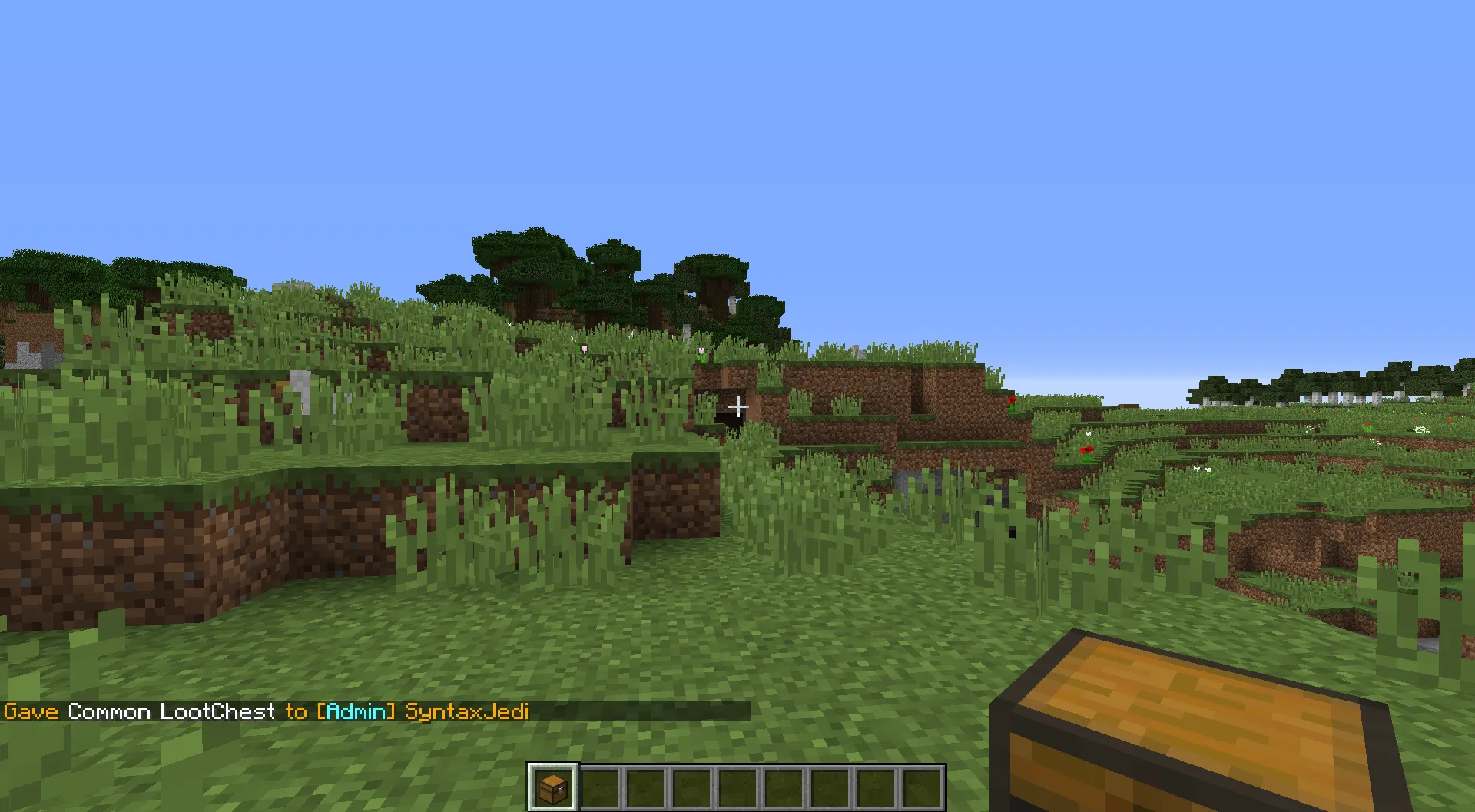Click the second hotbar slot

598,784
